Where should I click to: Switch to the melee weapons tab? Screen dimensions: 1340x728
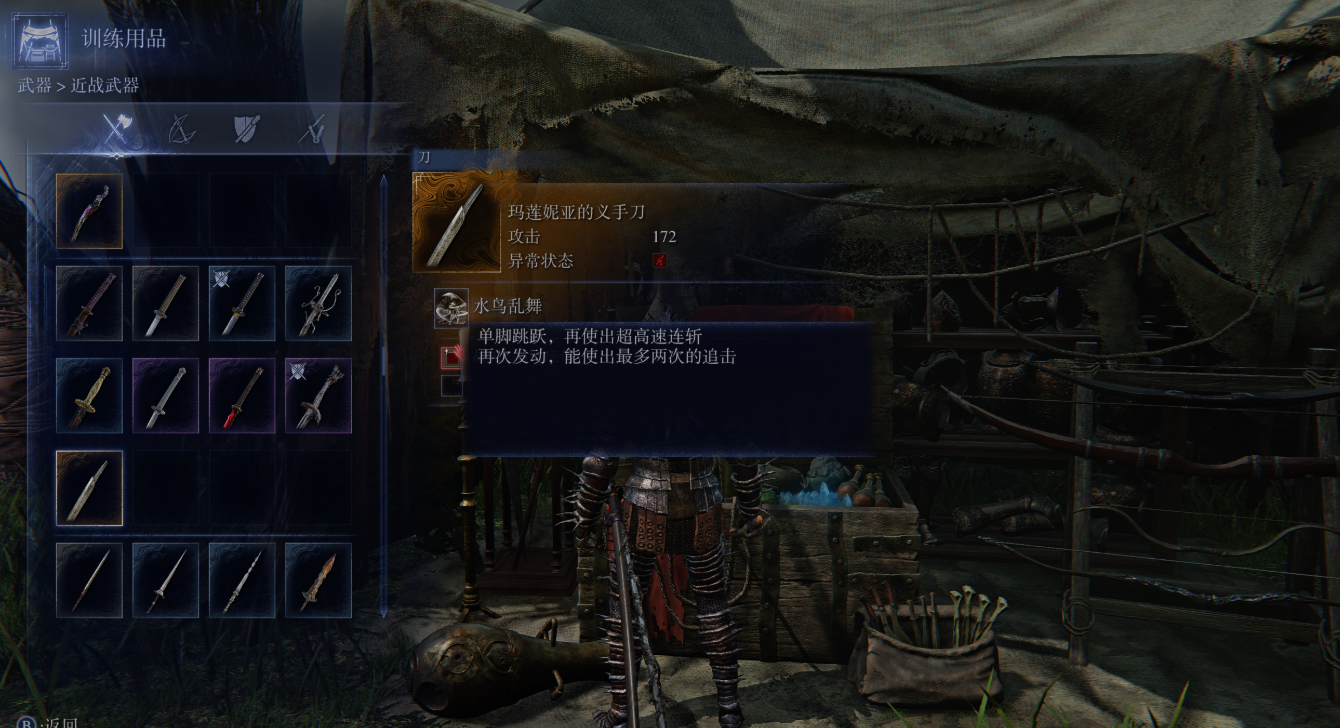click(117, 129)
